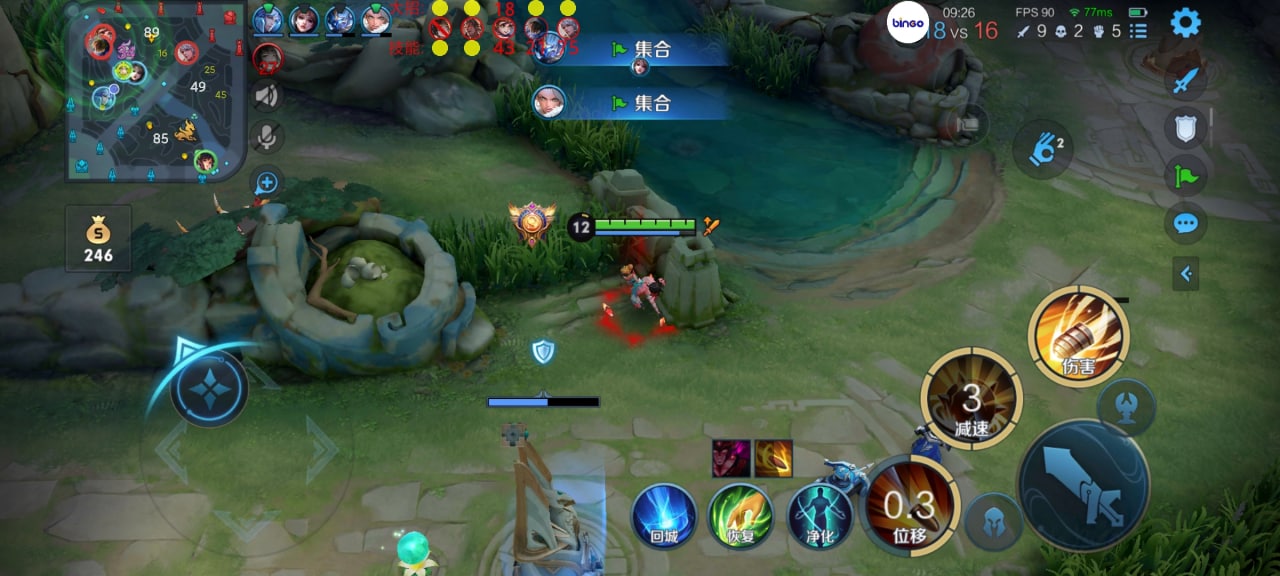1280x576 pixels.
Task: Open the settings gear menu
Action: click(x=1185, y=22)
